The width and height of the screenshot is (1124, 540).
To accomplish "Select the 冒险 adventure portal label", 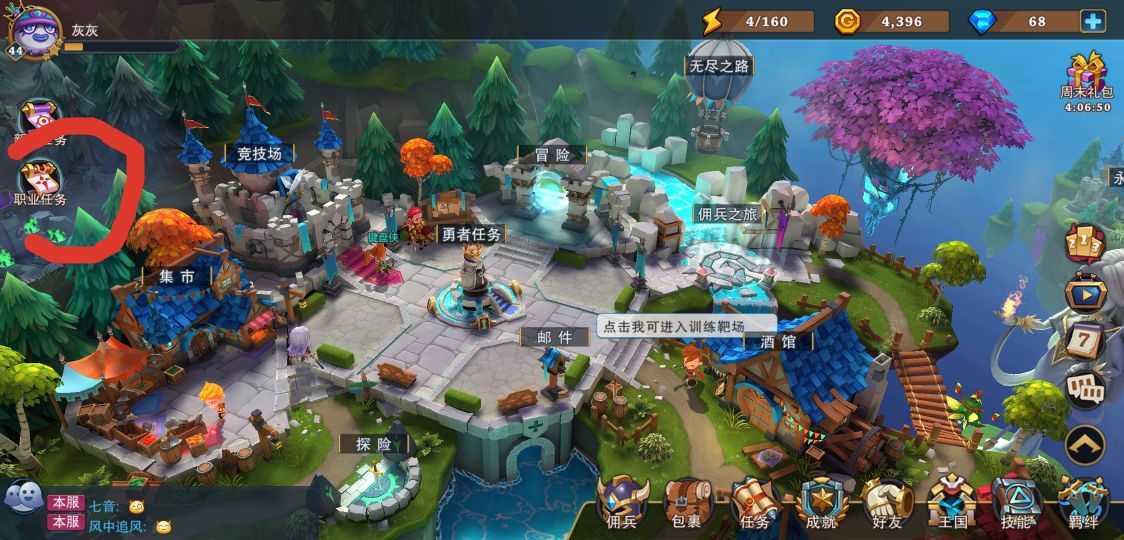I will click(551, 154).
